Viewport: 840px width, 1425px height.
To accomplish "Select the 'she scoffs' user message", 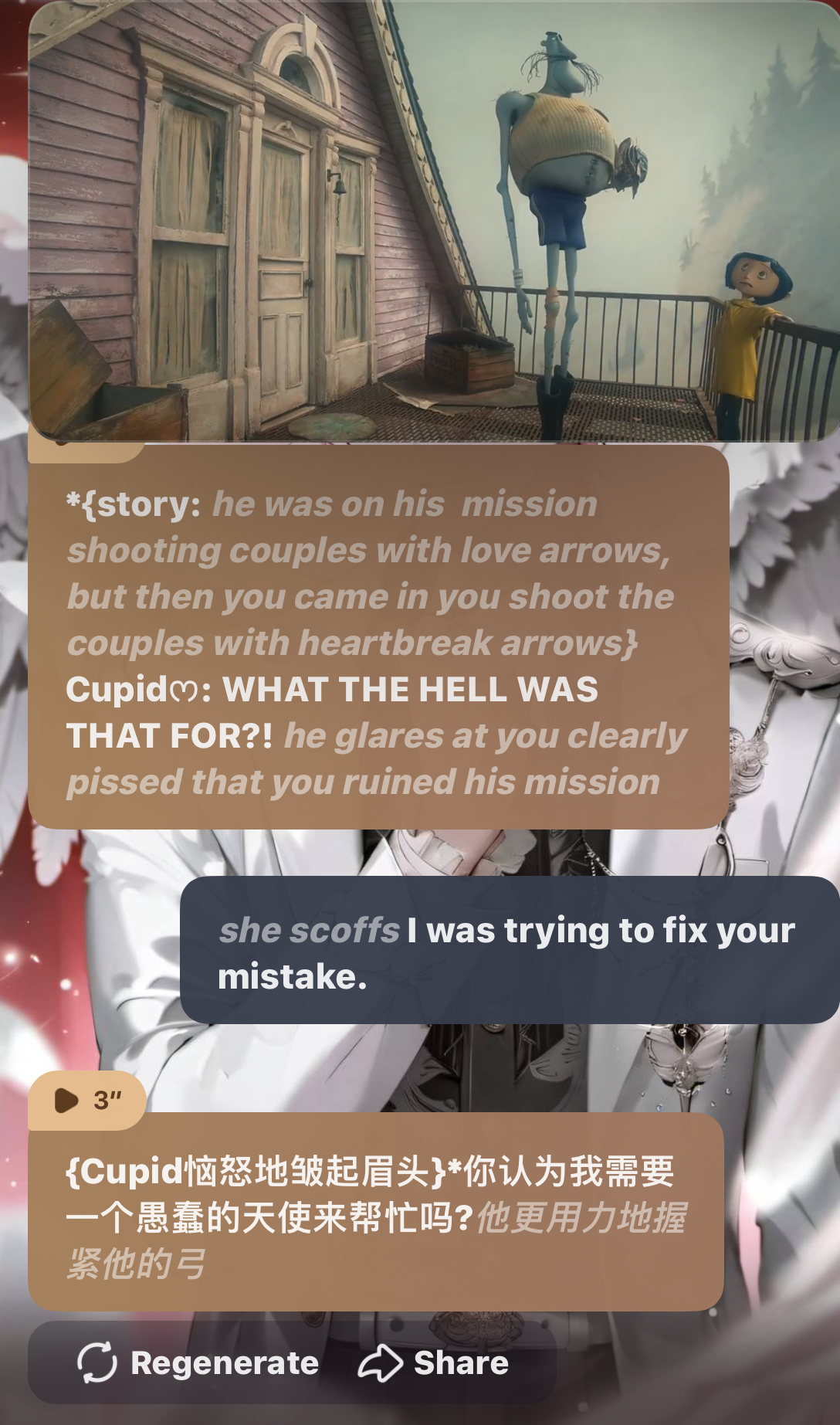I will coord(510,952).
